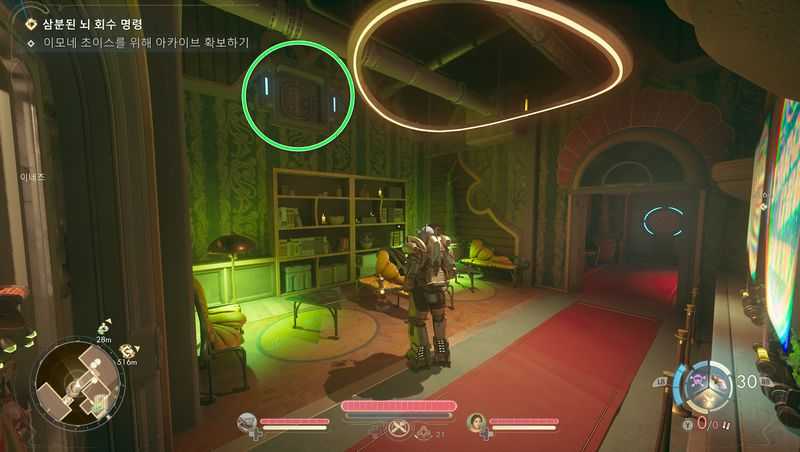The image size is (800, 452).
Task: Click the female companion portrait
Action: coord(478,422)
